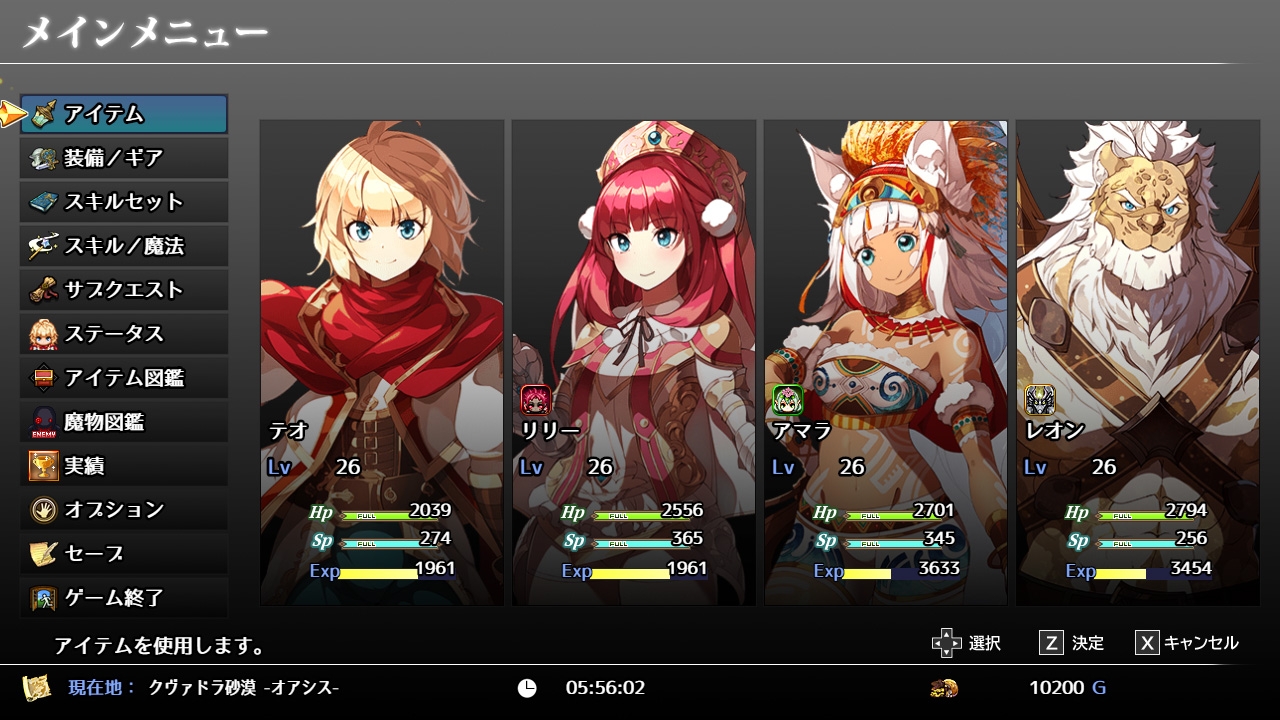Choose ゲーム終了 to quit
The height and width of the screenshot is (720, 1280).
pos(124,598)
